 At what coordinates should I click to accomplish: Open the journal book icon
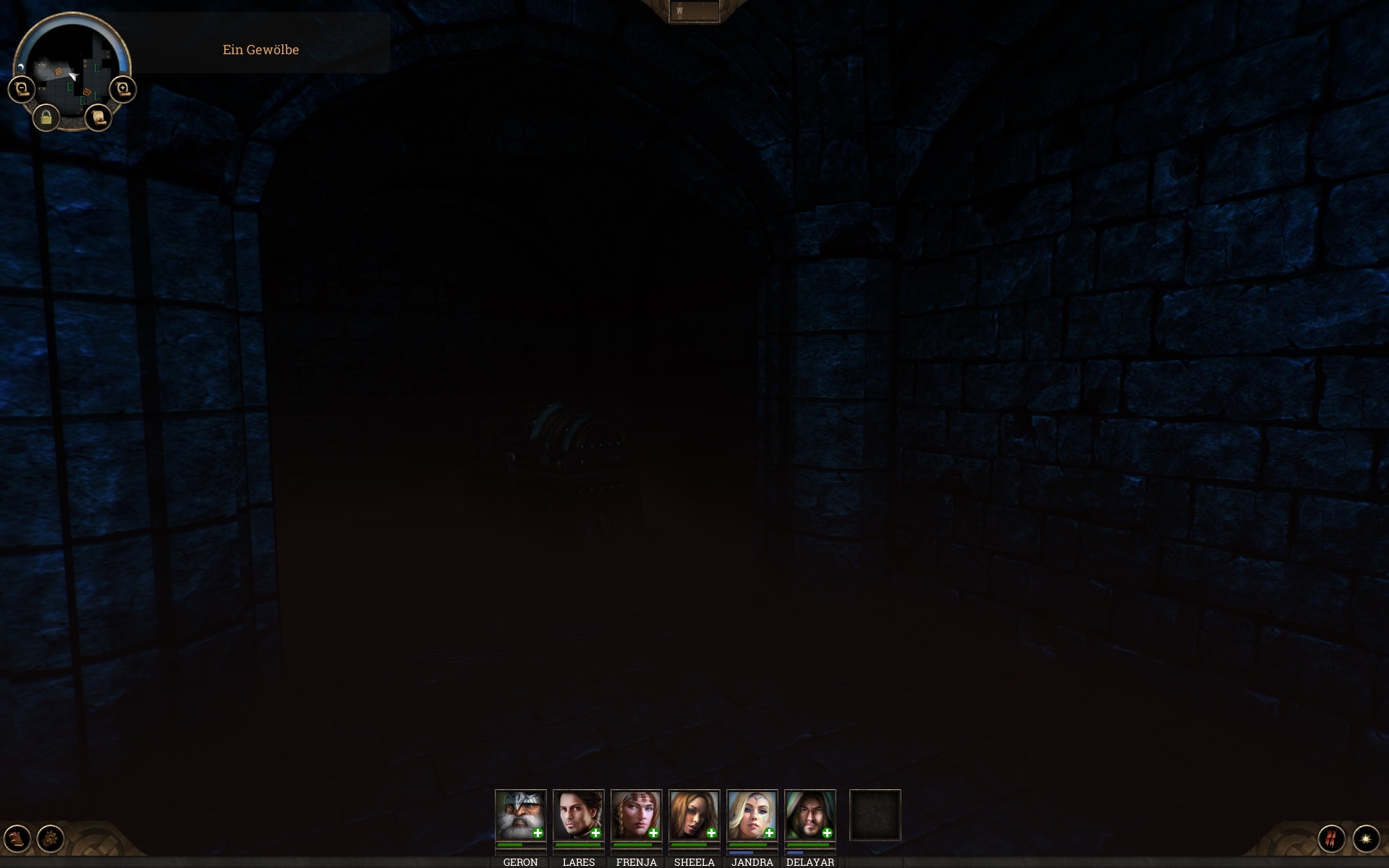click(x=17, y=838)
